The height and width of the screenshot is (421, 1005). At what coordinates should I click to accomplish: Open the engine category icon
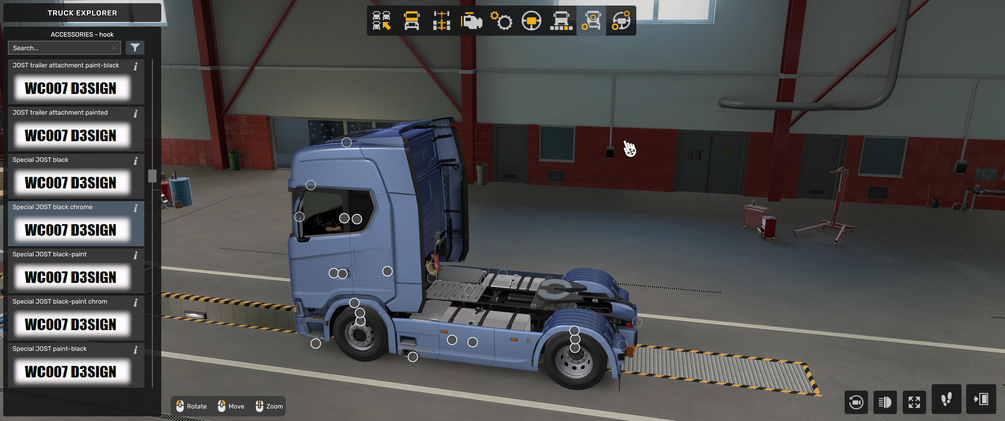(471, 21)
